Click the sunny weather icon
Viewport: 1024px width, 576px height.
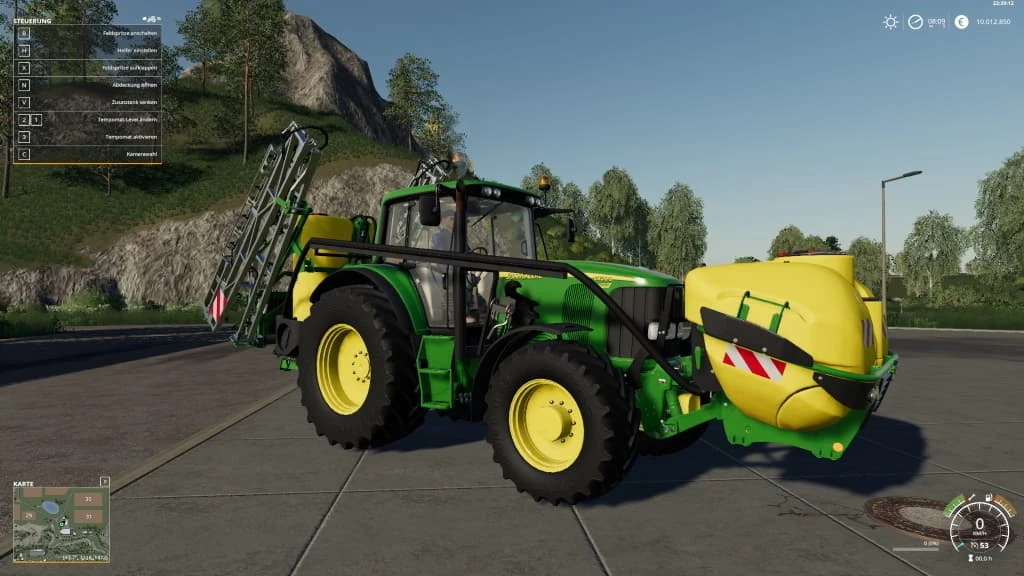pos(890,22)
